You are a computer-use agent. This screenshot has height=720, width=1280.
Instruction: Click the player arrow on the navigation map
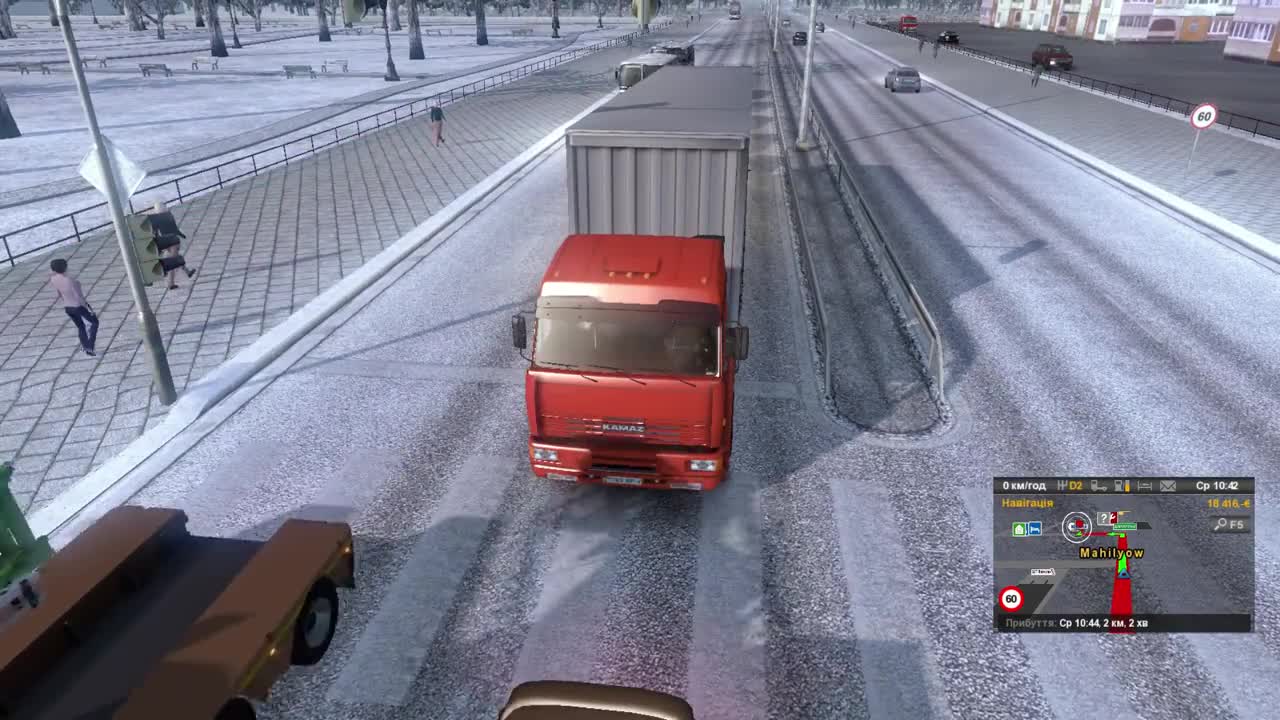(1122, 574)
